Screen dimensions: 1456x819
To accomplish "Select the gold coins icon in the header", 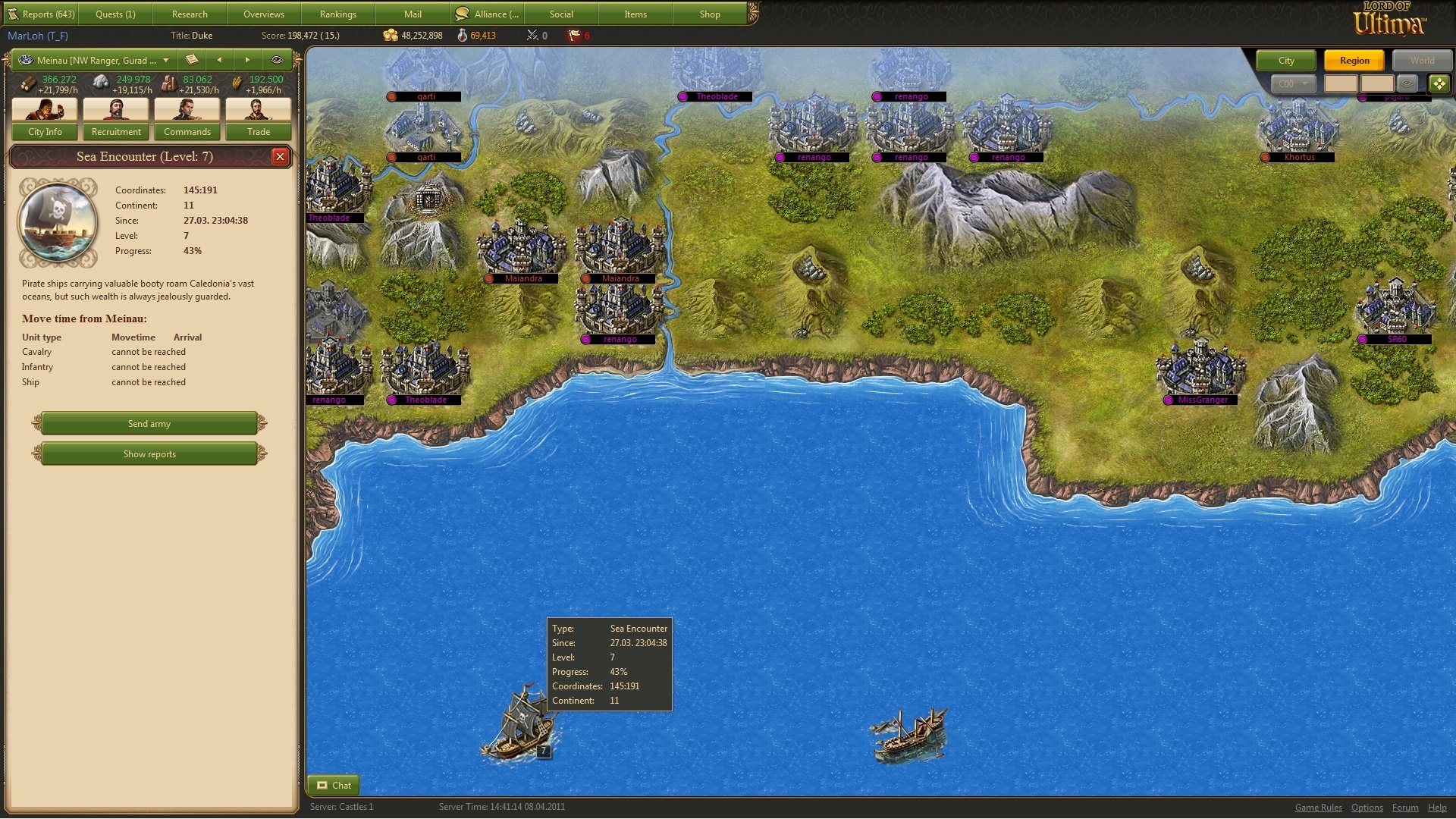I will pyautogui.click(x=391, y=35).
